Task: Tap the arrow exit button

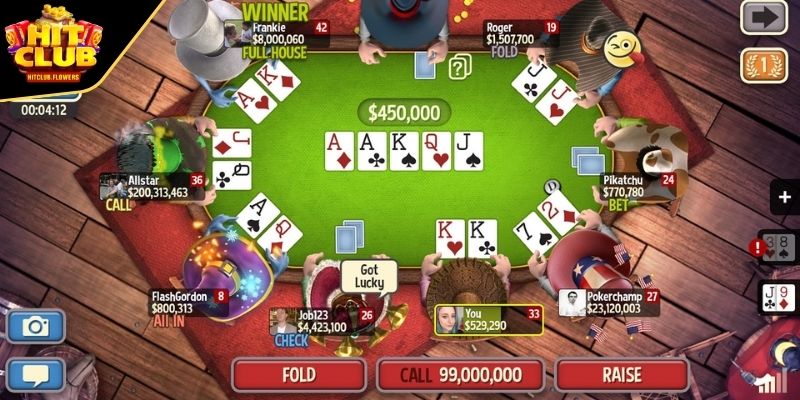Action: click(x=763, y=17)
